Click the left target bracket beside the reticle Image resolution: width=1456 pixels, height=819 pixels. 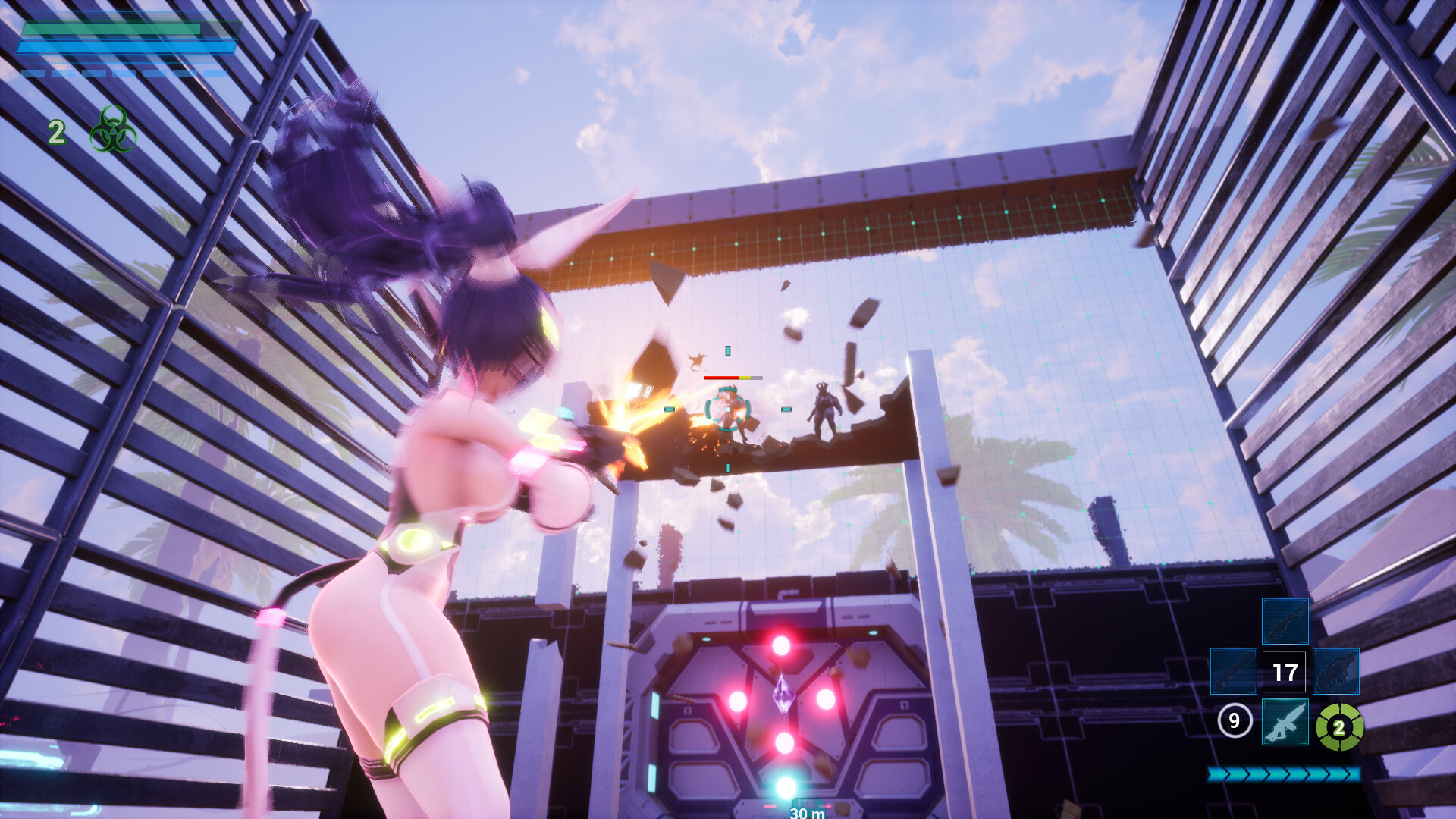click(x=670, y=409)
